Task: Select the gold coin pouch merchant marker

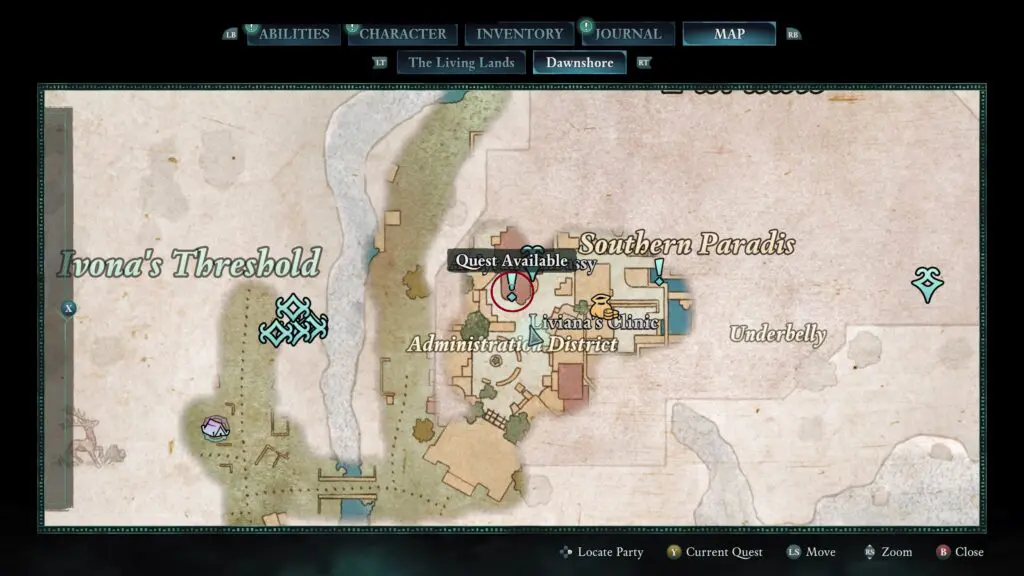Action: coord(601,305)
